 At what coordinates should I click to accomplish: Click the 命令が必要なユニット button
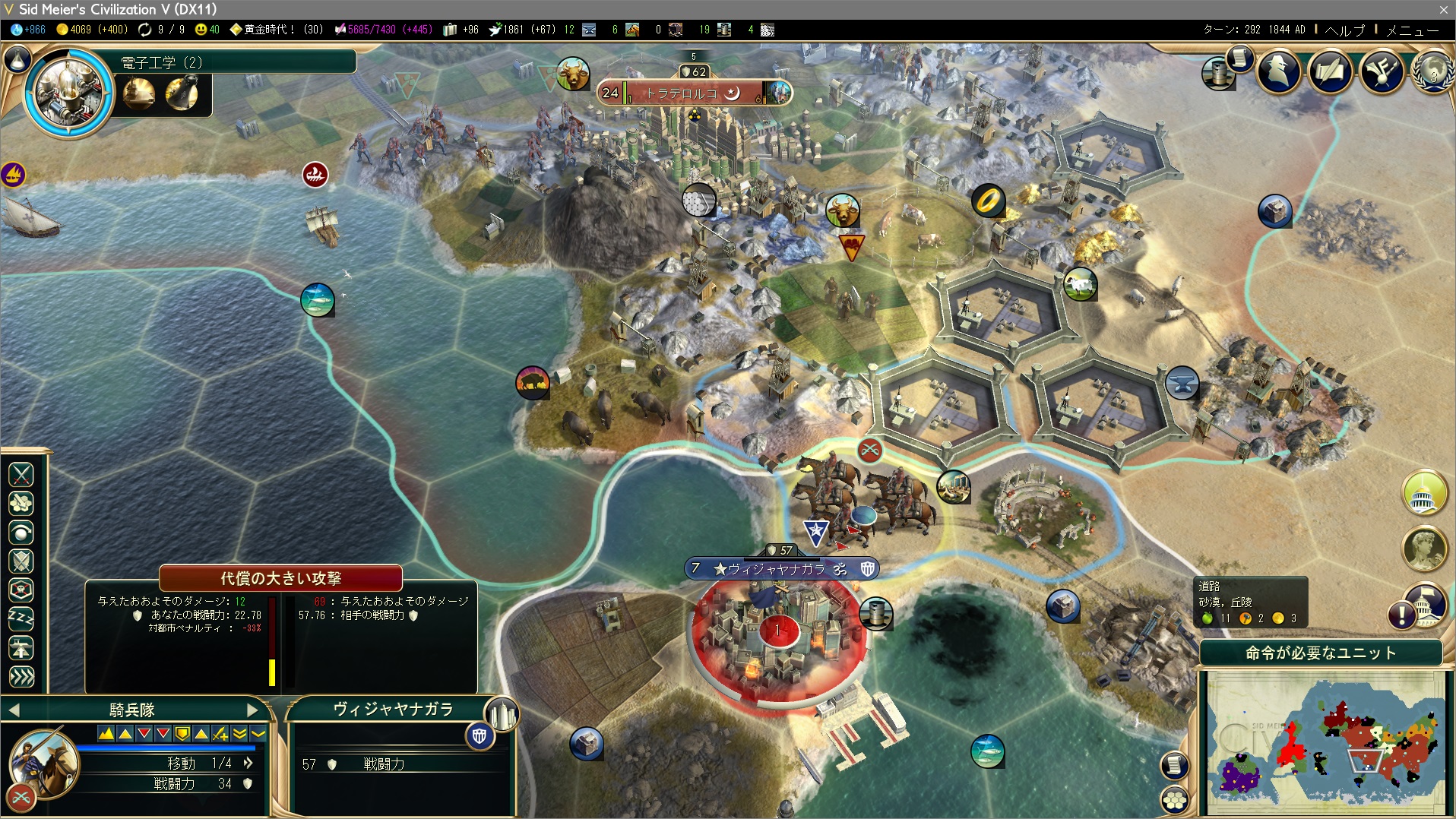click(x=1320, y=653)
